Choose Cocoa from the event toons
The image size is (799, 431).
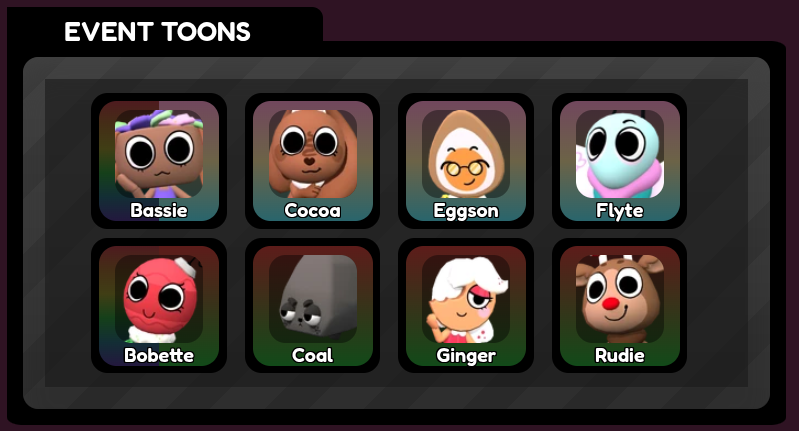click(x=312, y=161)
